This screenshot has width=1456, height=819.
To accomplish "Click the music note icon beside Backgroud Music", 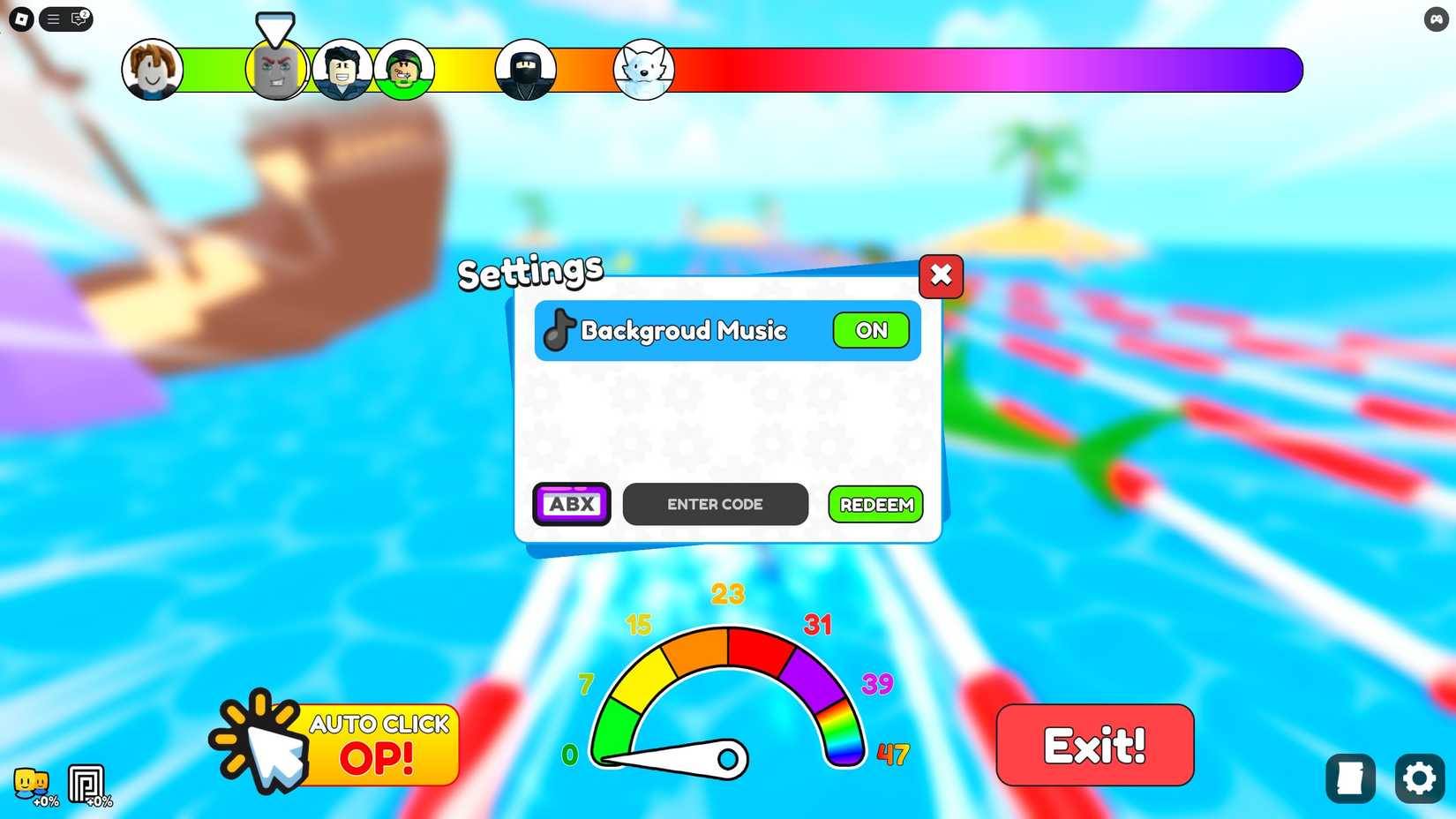I will click(558, 331).
